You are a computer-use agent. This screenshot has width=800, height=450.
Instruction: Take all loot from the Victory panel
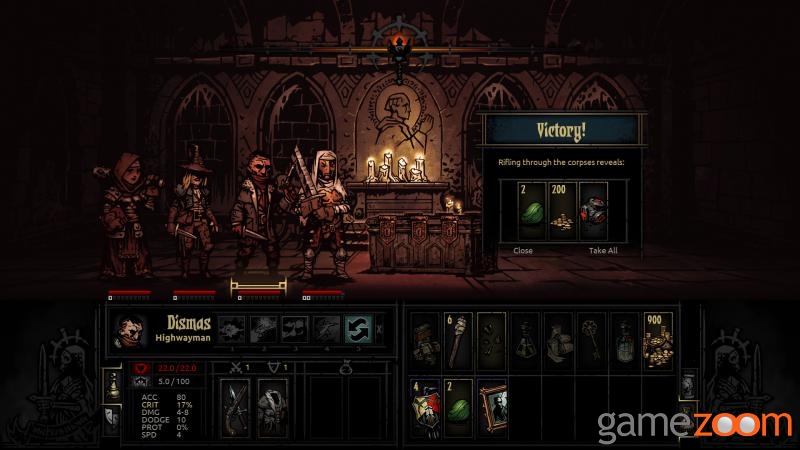[604, 250]
